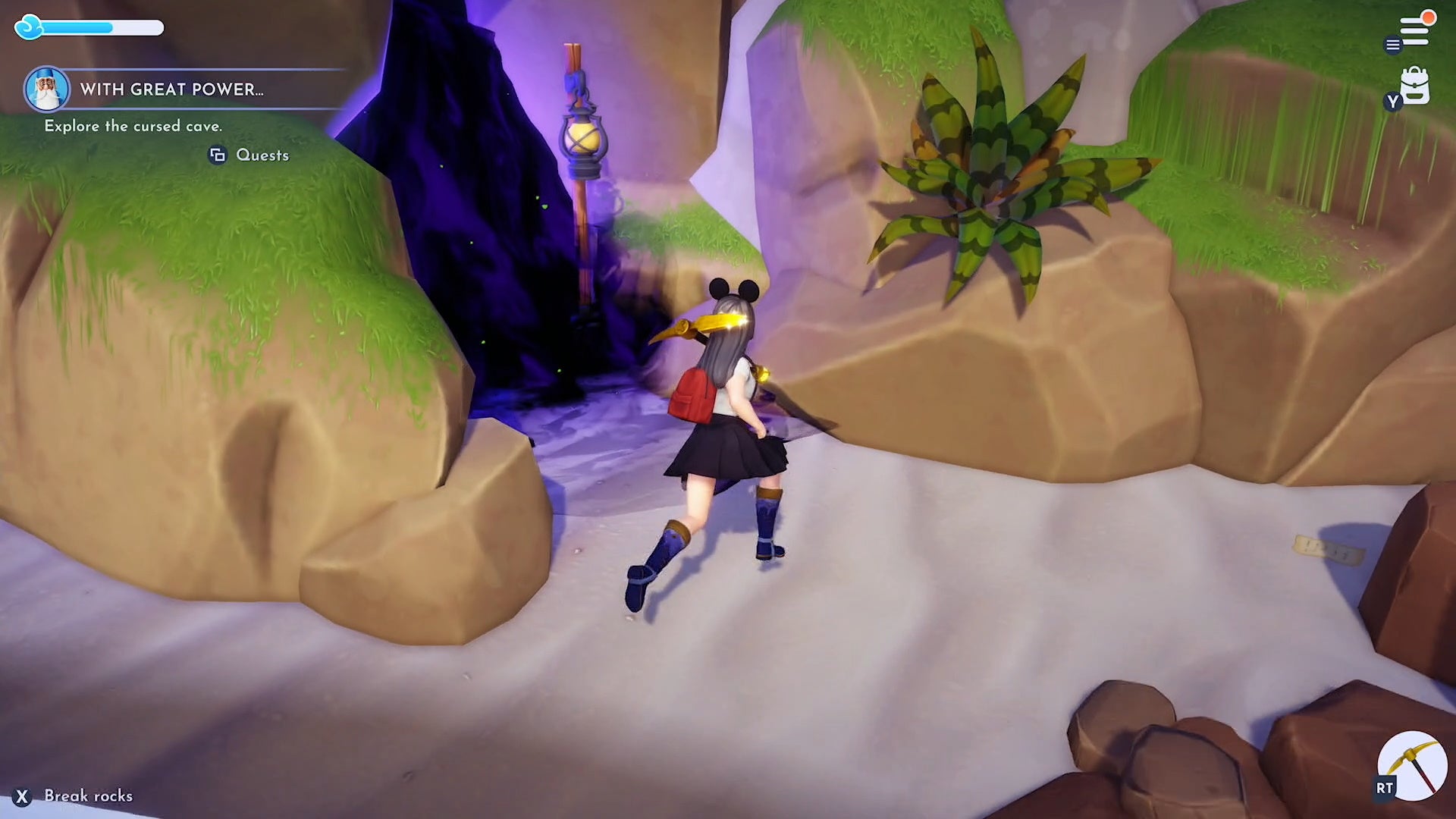Image resolution: width=1456 pixels, height=819 pixels.
Task: Click the blue swirl energy icon
Action: tap(28, 26)
